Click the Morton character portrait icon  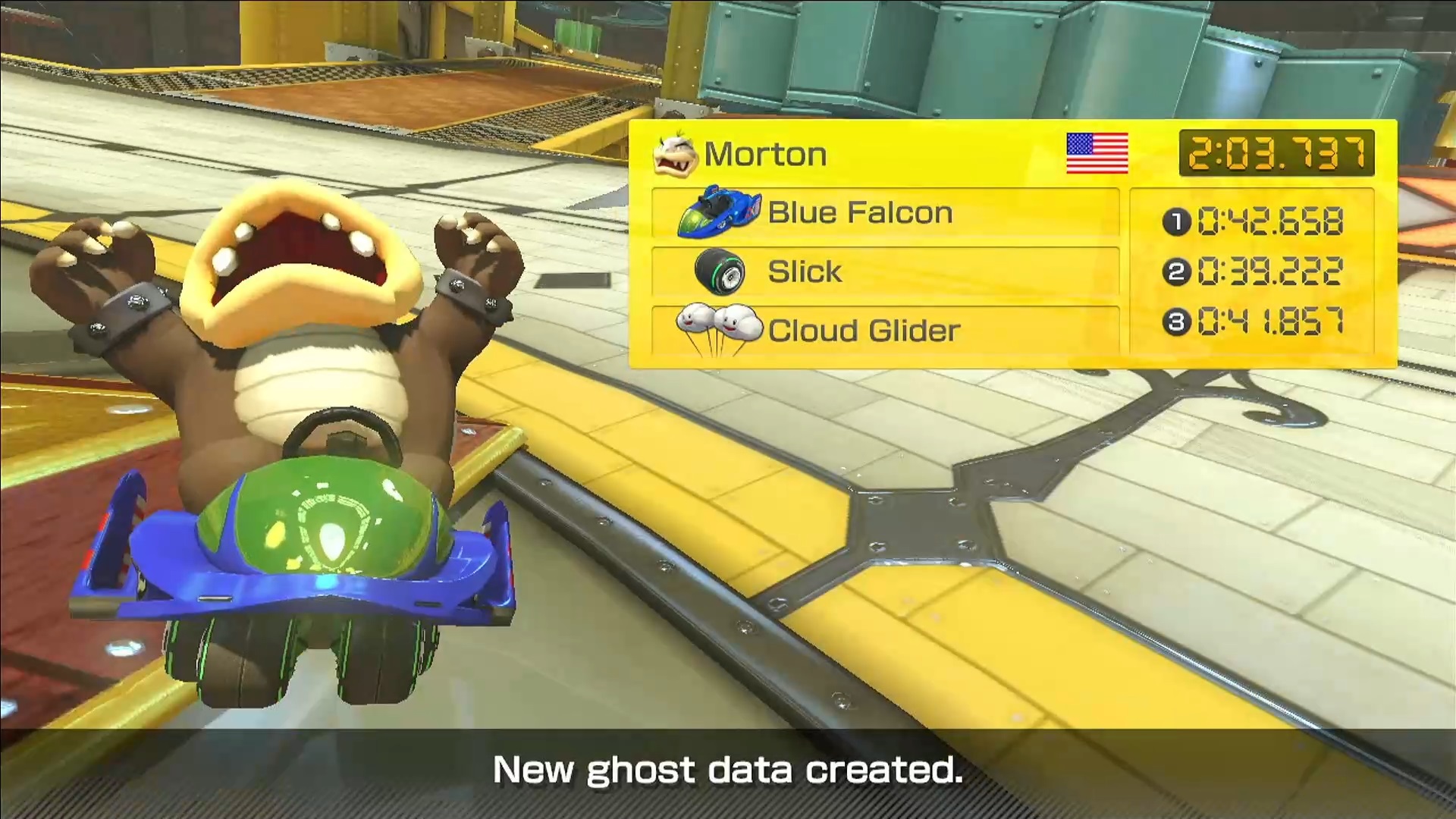click(674, 154)
